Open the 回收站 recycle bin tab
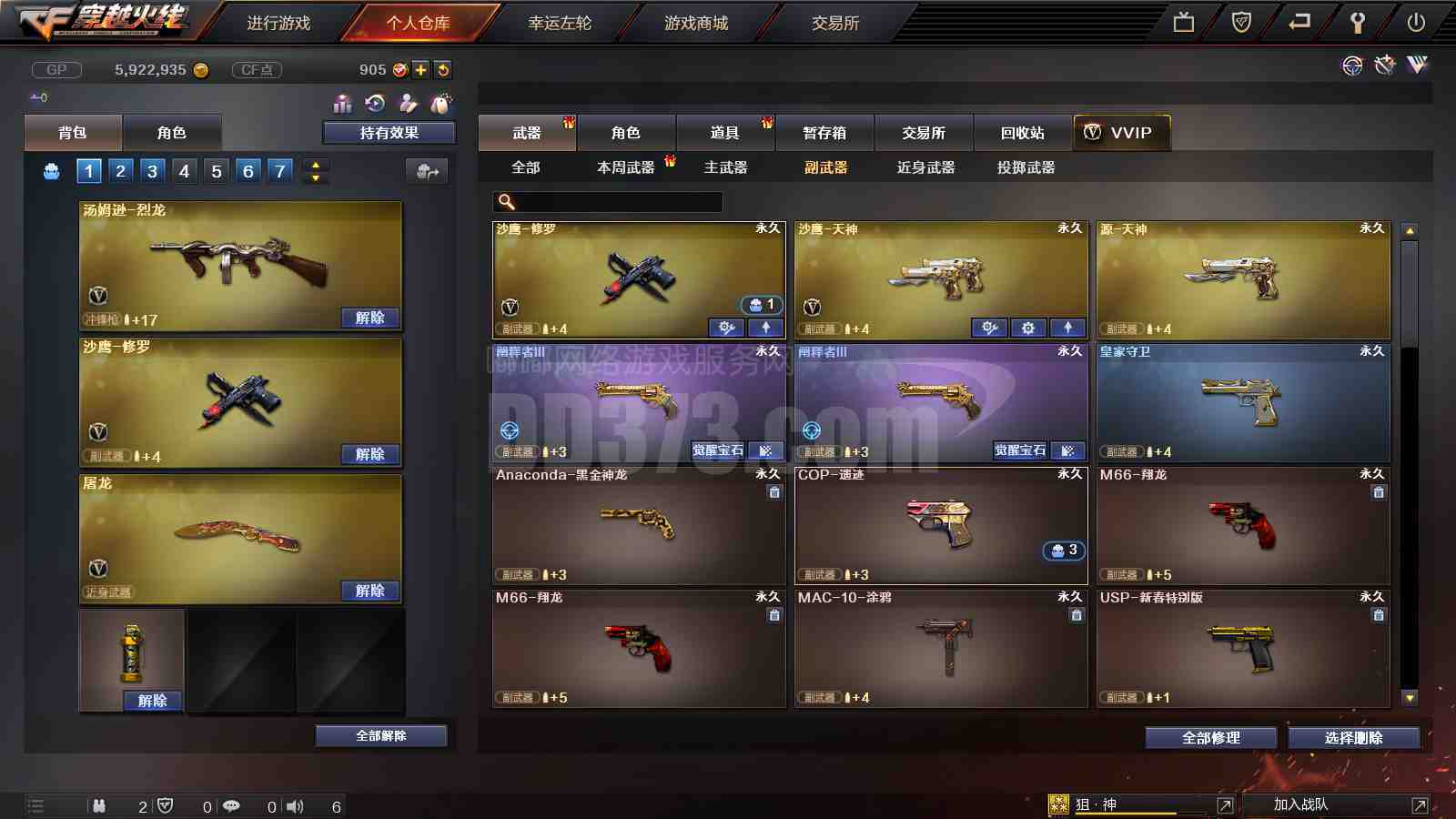Viewport: 1456px width, 819px height. point(1023,133)
